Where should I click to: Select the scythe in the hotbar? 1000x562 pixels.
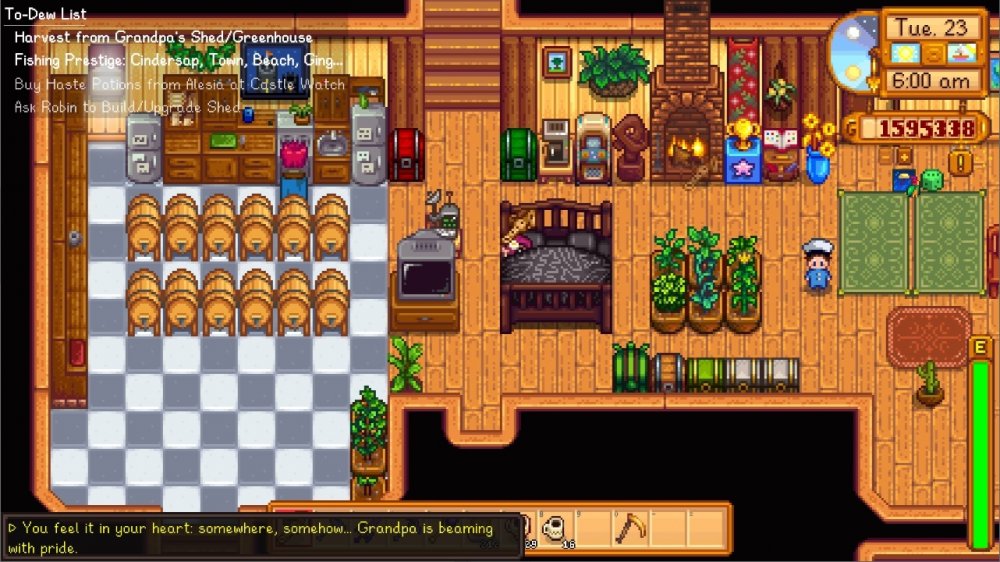click(630, 527)
